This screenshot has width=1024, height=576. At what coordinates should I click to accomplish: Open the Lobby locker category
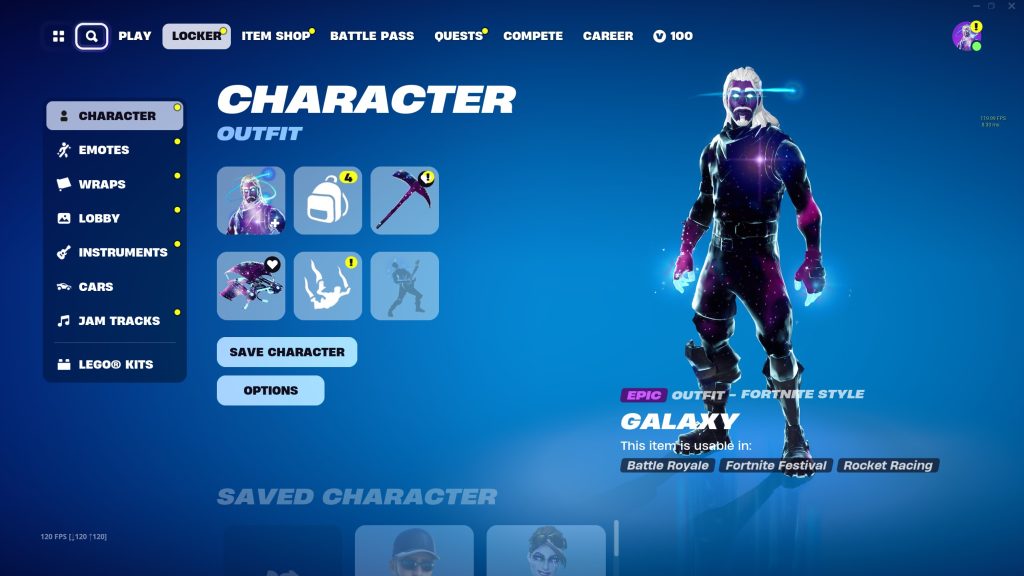pos(99,218)
